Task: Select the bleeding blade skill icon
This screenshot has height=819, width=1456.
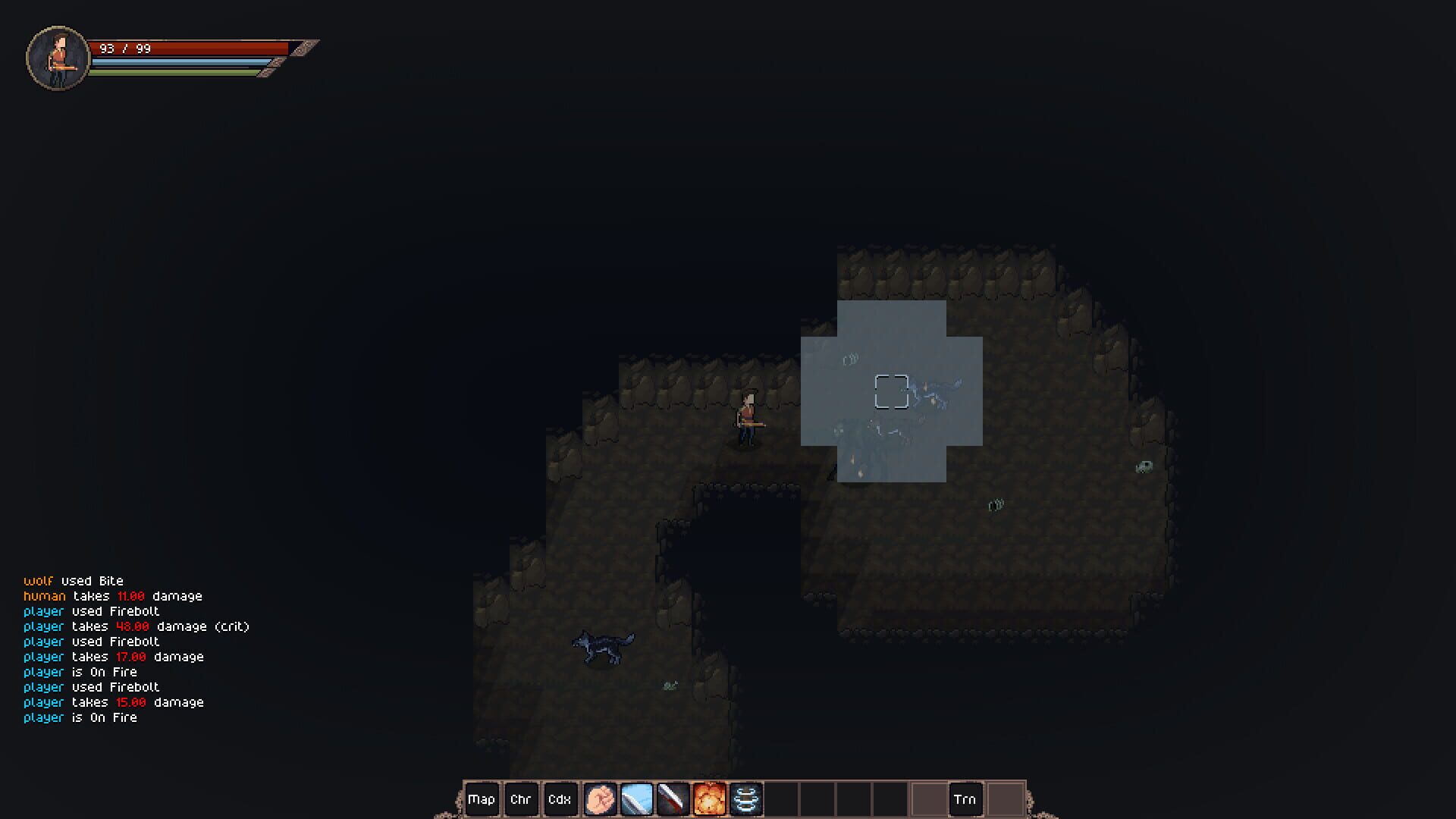Action: pyautogui.click(x=673, y=799)
